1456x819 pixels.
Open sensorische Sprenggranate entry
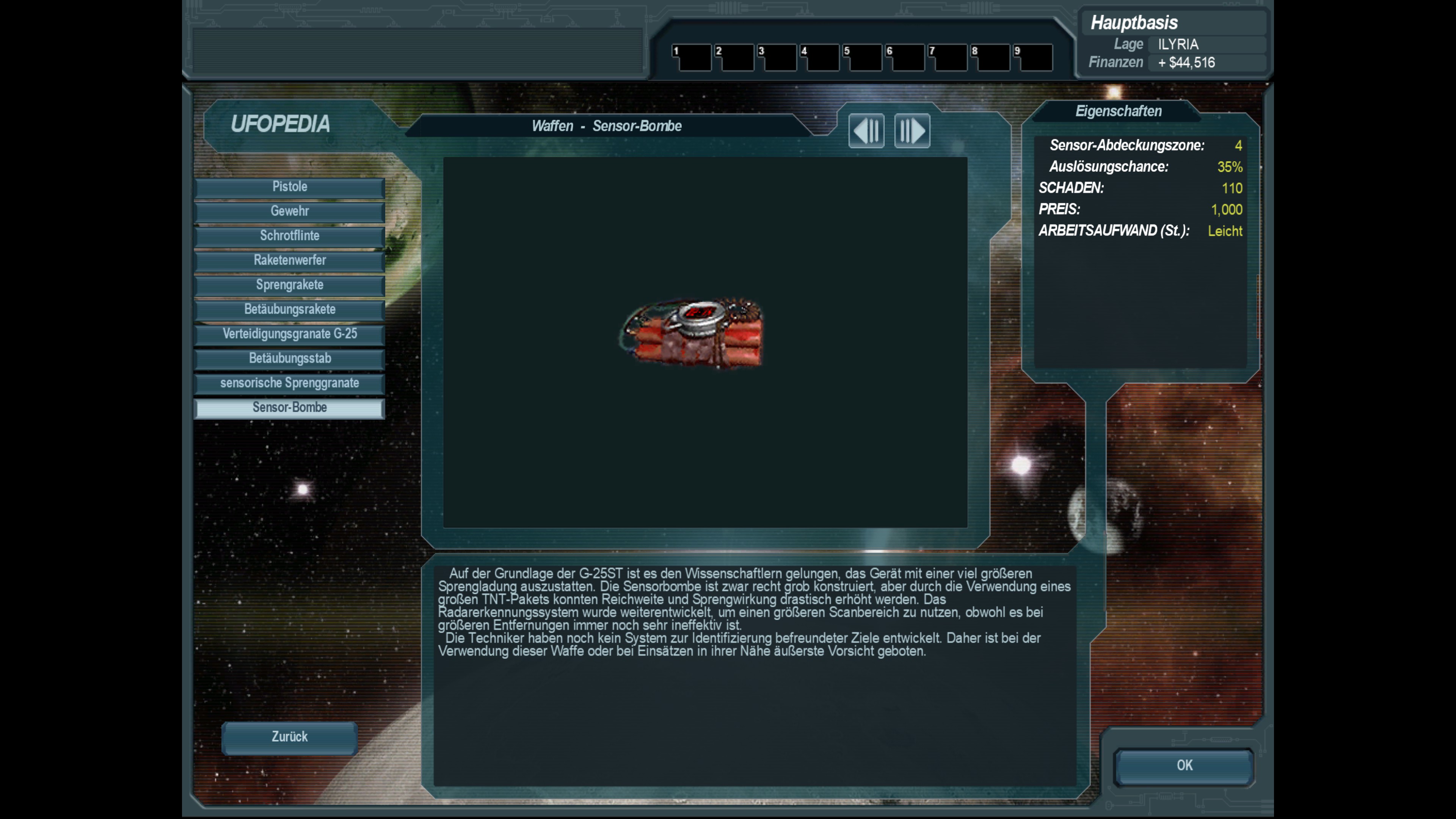289,383
